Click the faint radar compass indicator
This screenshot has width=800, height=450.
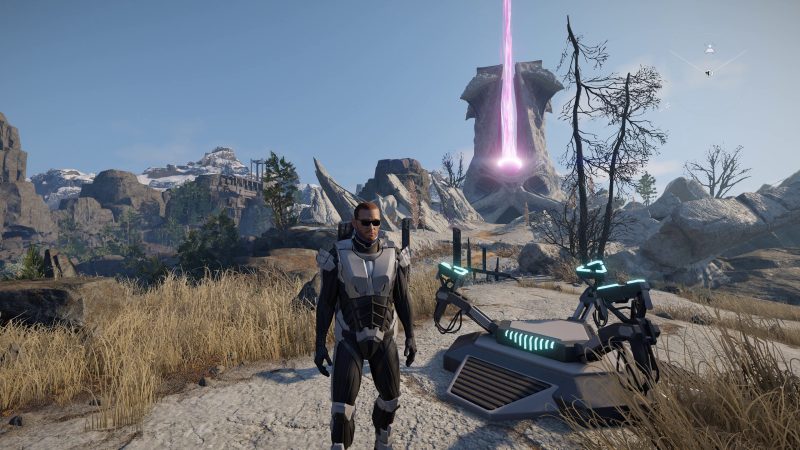[708, 60]
